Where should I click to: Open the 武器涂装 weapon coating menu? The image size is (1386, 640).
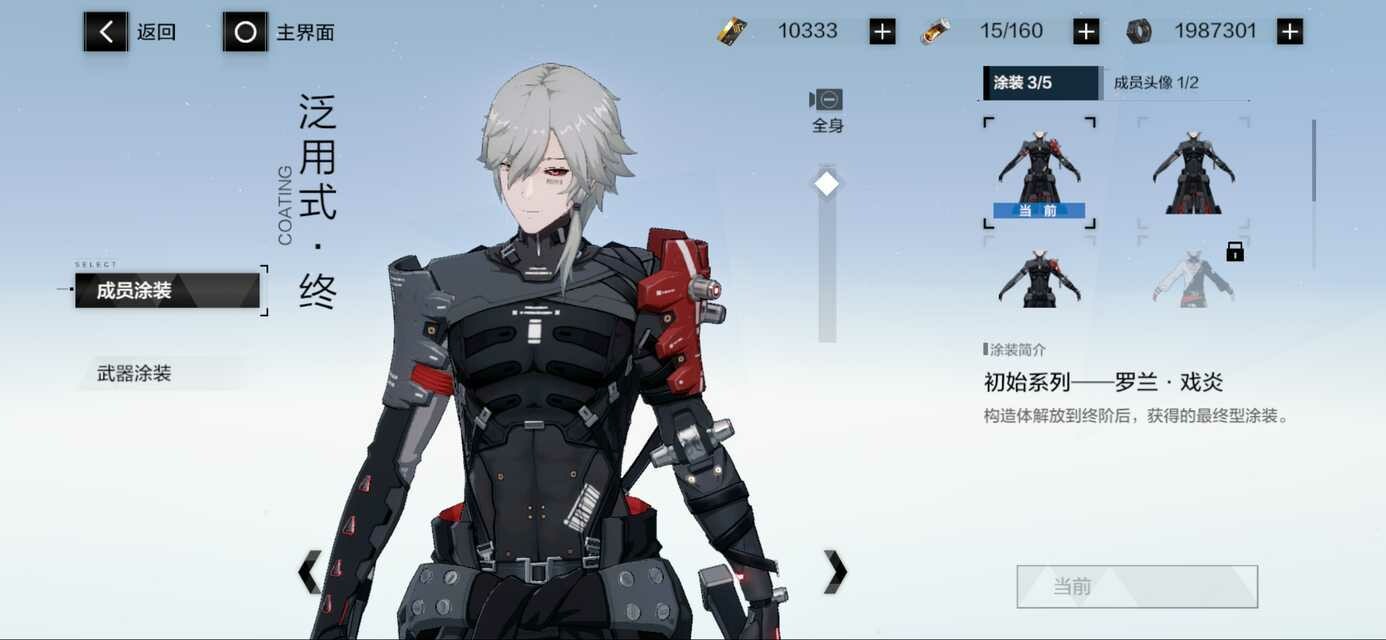[x=160, y=374]
